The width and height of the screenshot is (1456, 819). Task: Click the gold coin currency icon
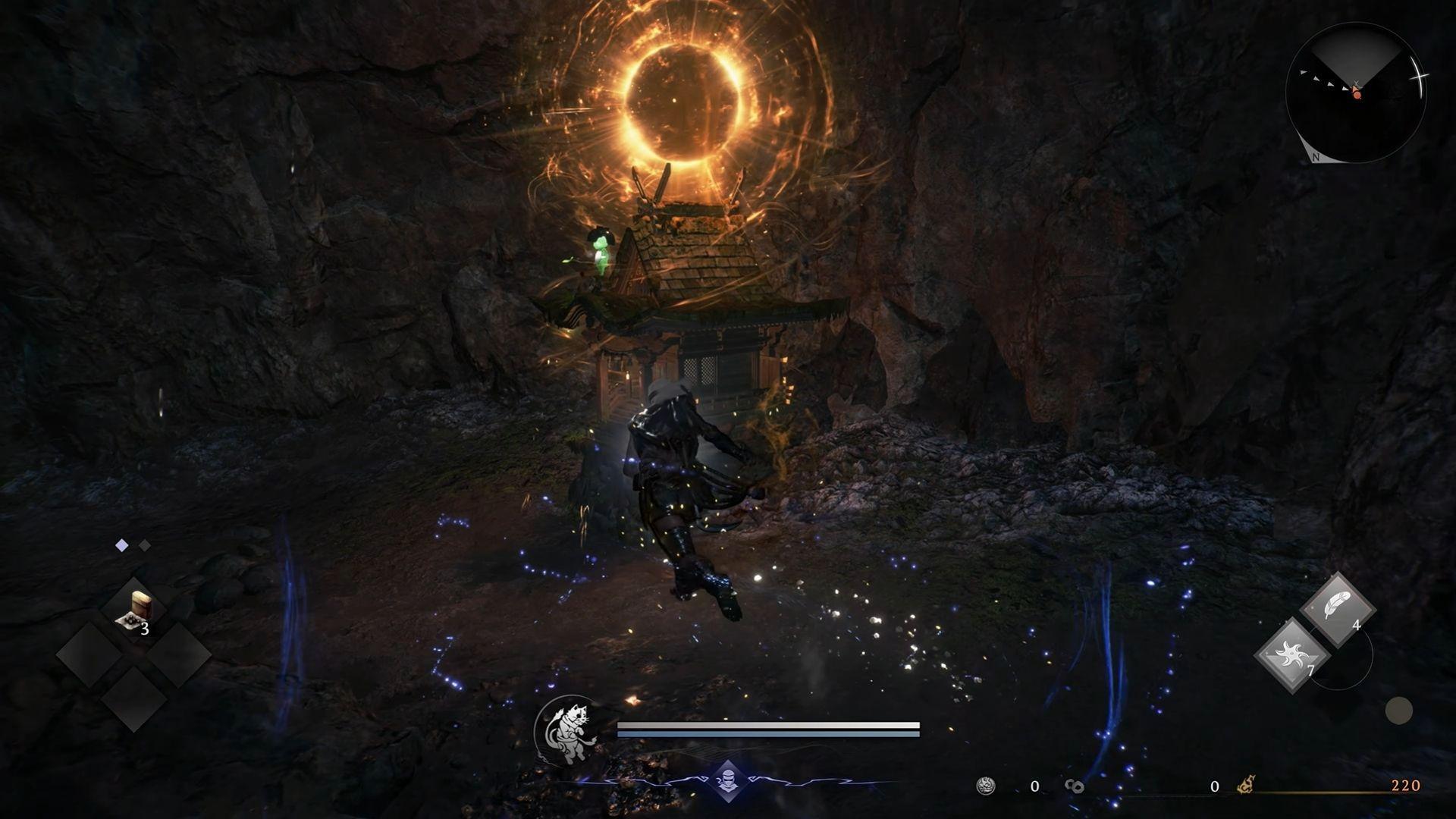coord(985,785)
